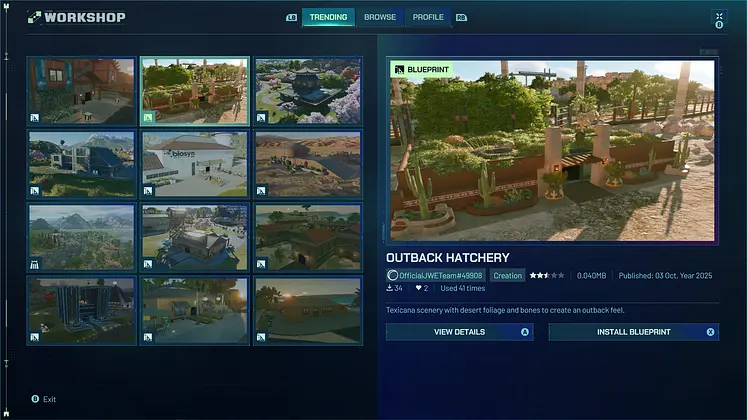Select the glowing blue tower thumbnail

[81, 311]
